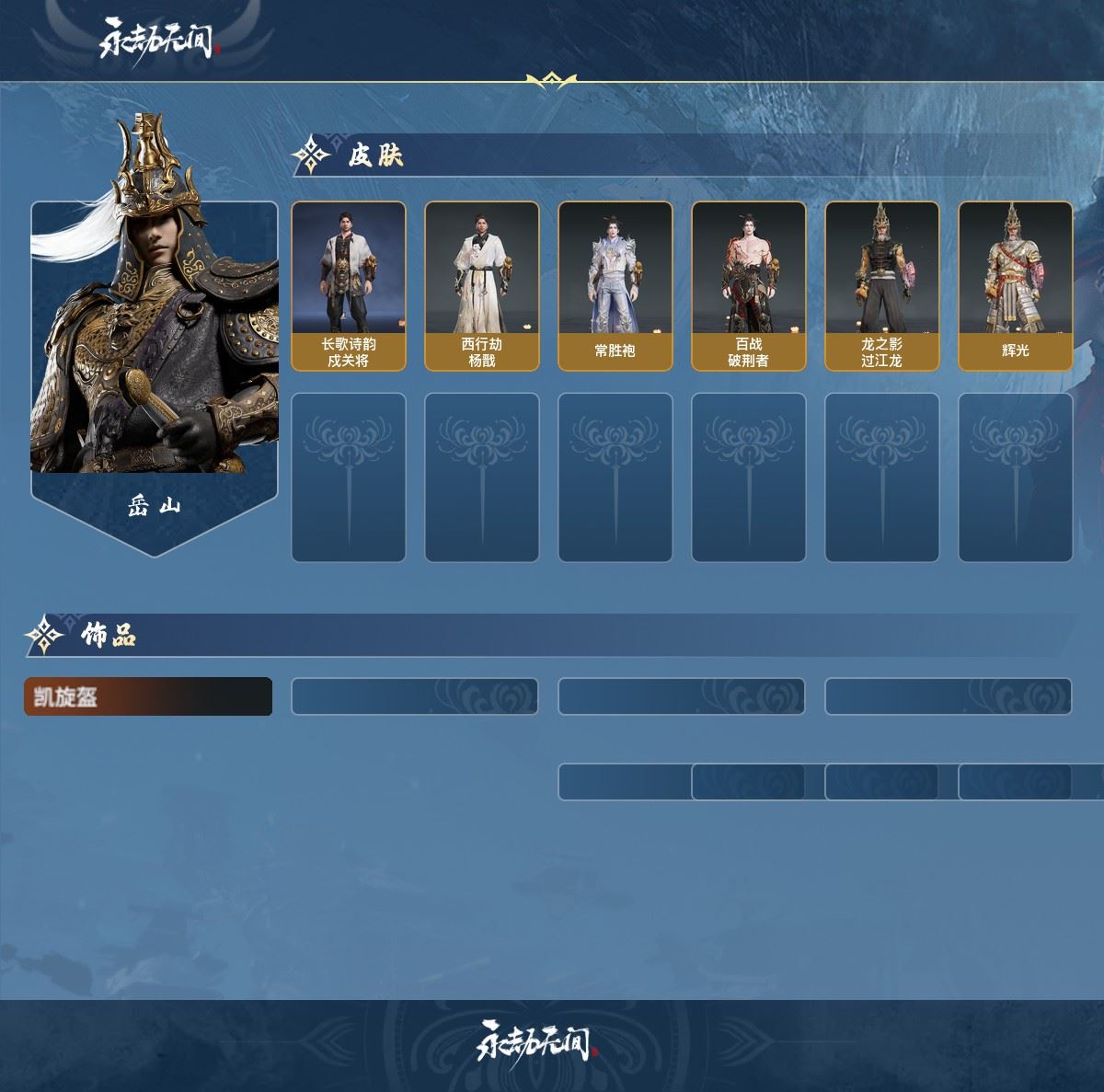Select the 凯旋盔 accessory entry
This screenshot has width=1104, height=1092.
click(148, 696)
